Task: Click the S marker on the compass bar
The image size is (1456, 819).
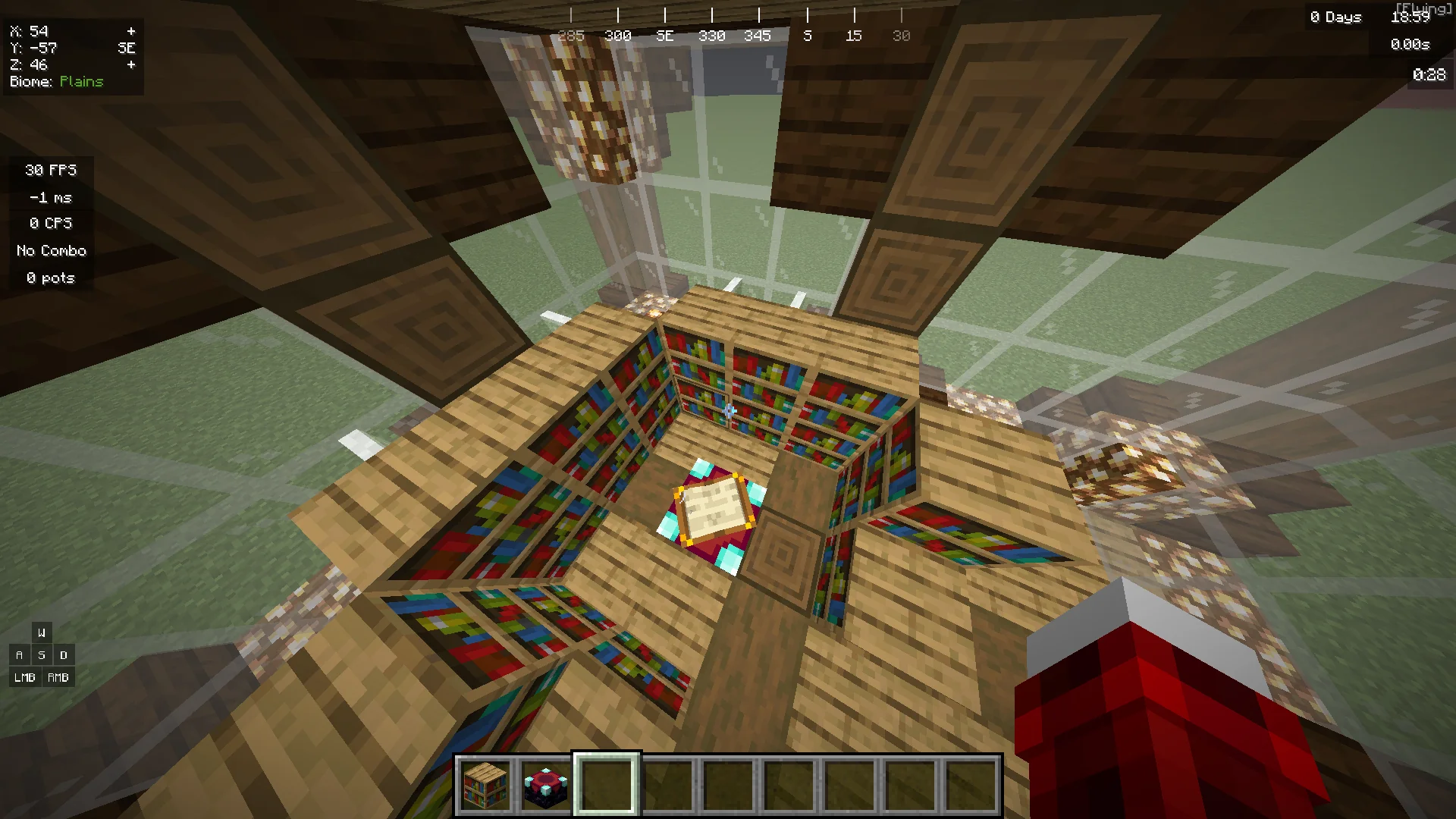Action: coord(807,35)
